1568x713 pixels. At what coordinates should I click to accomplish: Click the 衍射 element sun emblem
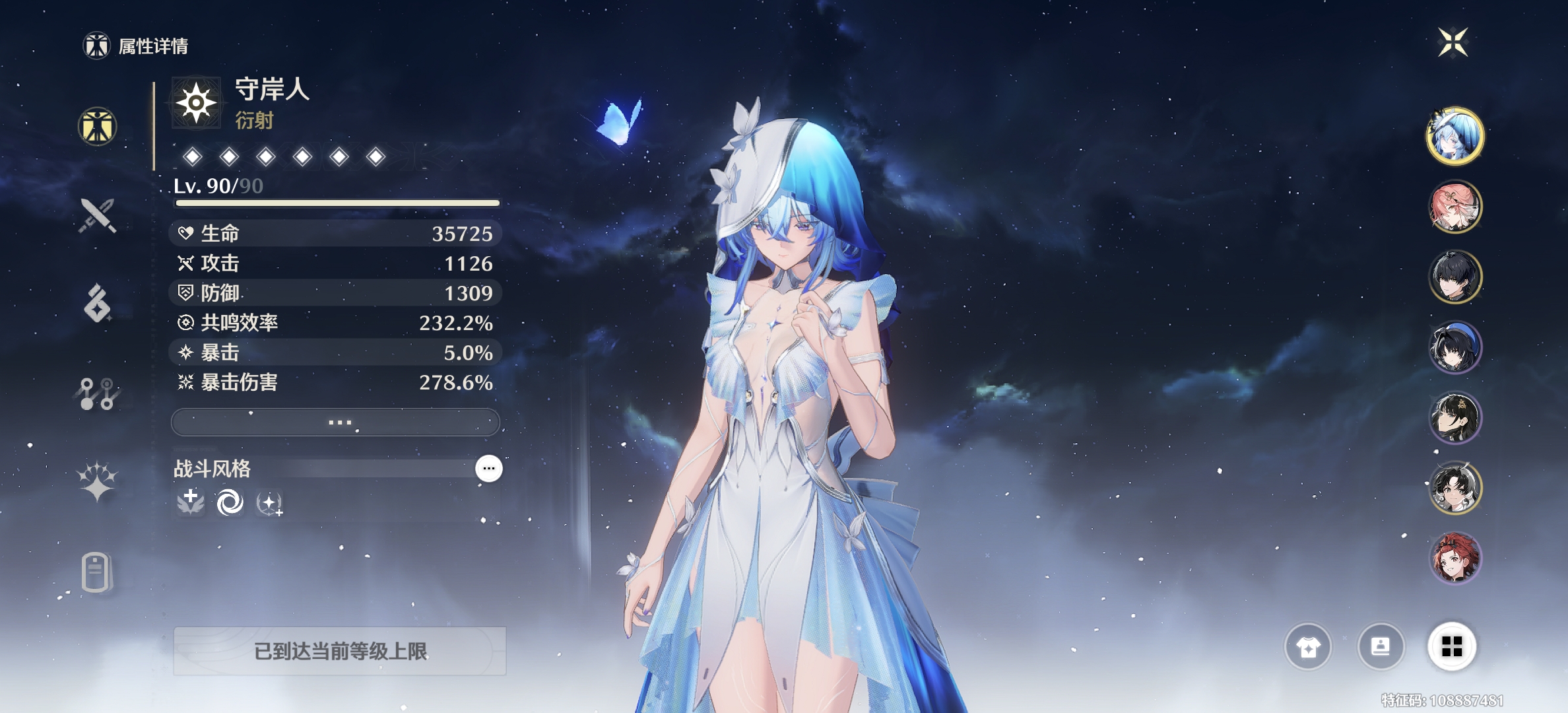[x=196, y=103]
